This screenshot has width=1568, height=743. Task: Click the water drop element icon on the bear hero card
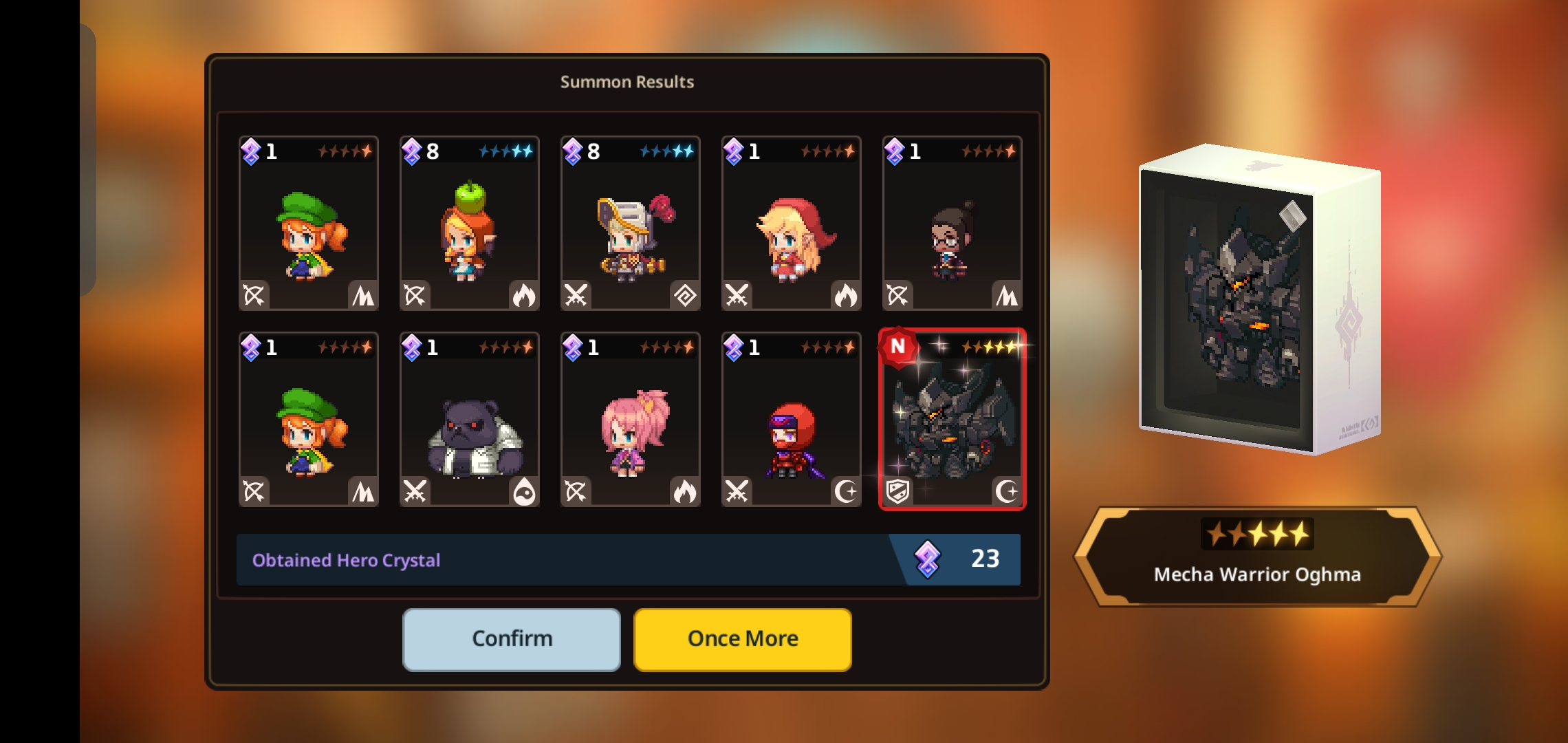coord(523,491)
